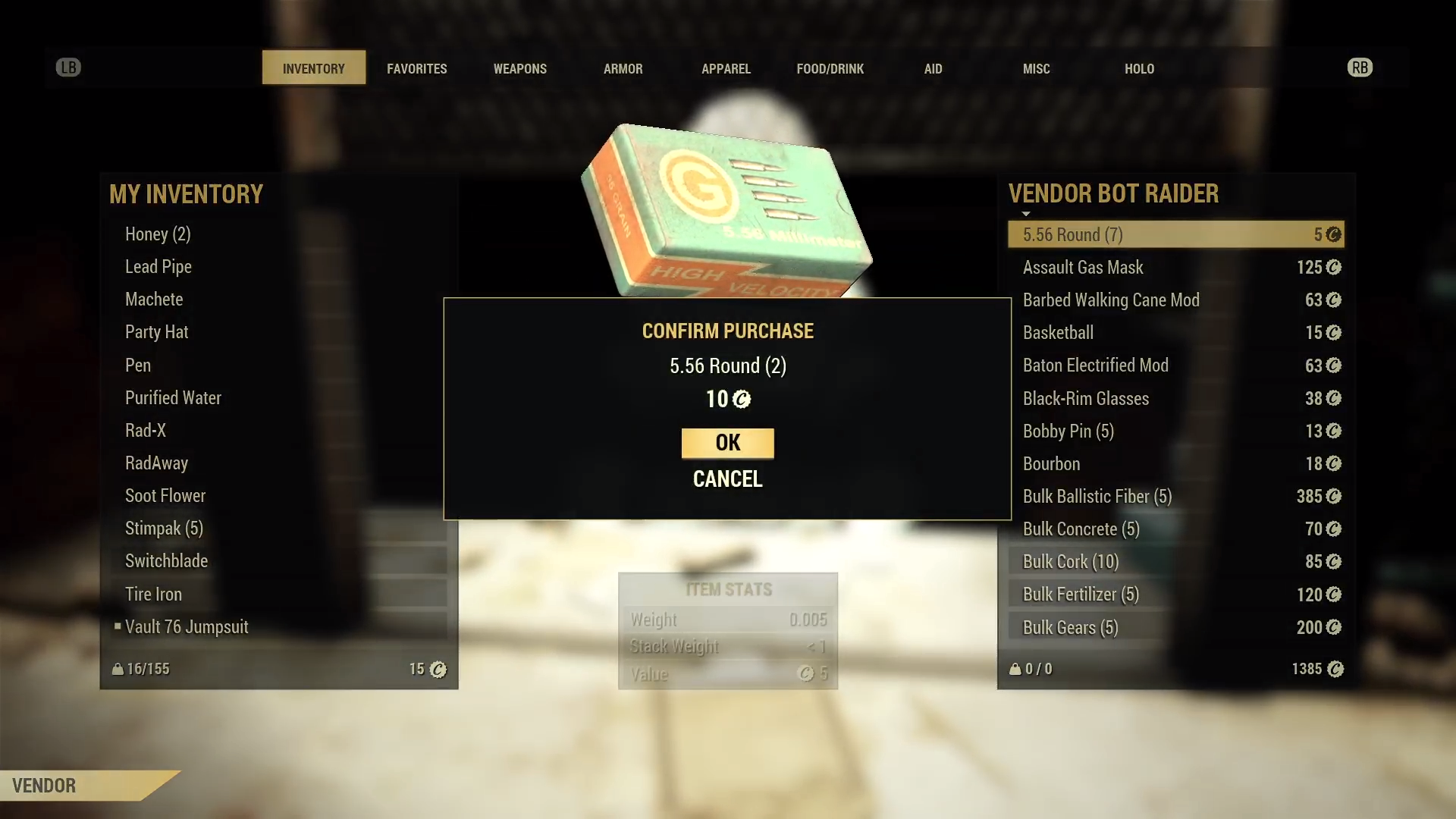Select Bobby Pin (5) from vendor list
The width and height of the screenshot is (1456, 819).
(x=1068, y=431)
